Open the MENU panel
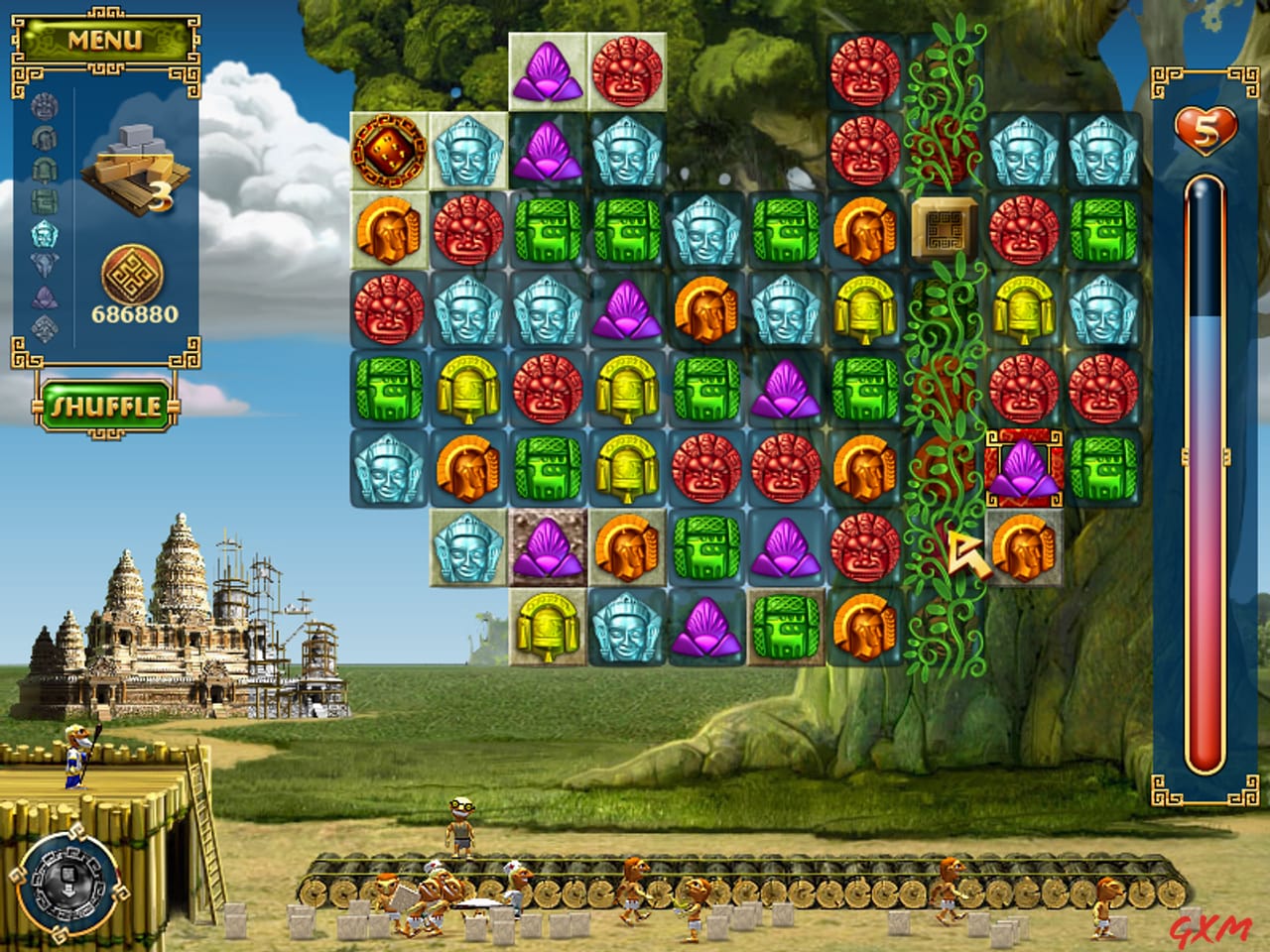1270x952 pixels. 106,41
